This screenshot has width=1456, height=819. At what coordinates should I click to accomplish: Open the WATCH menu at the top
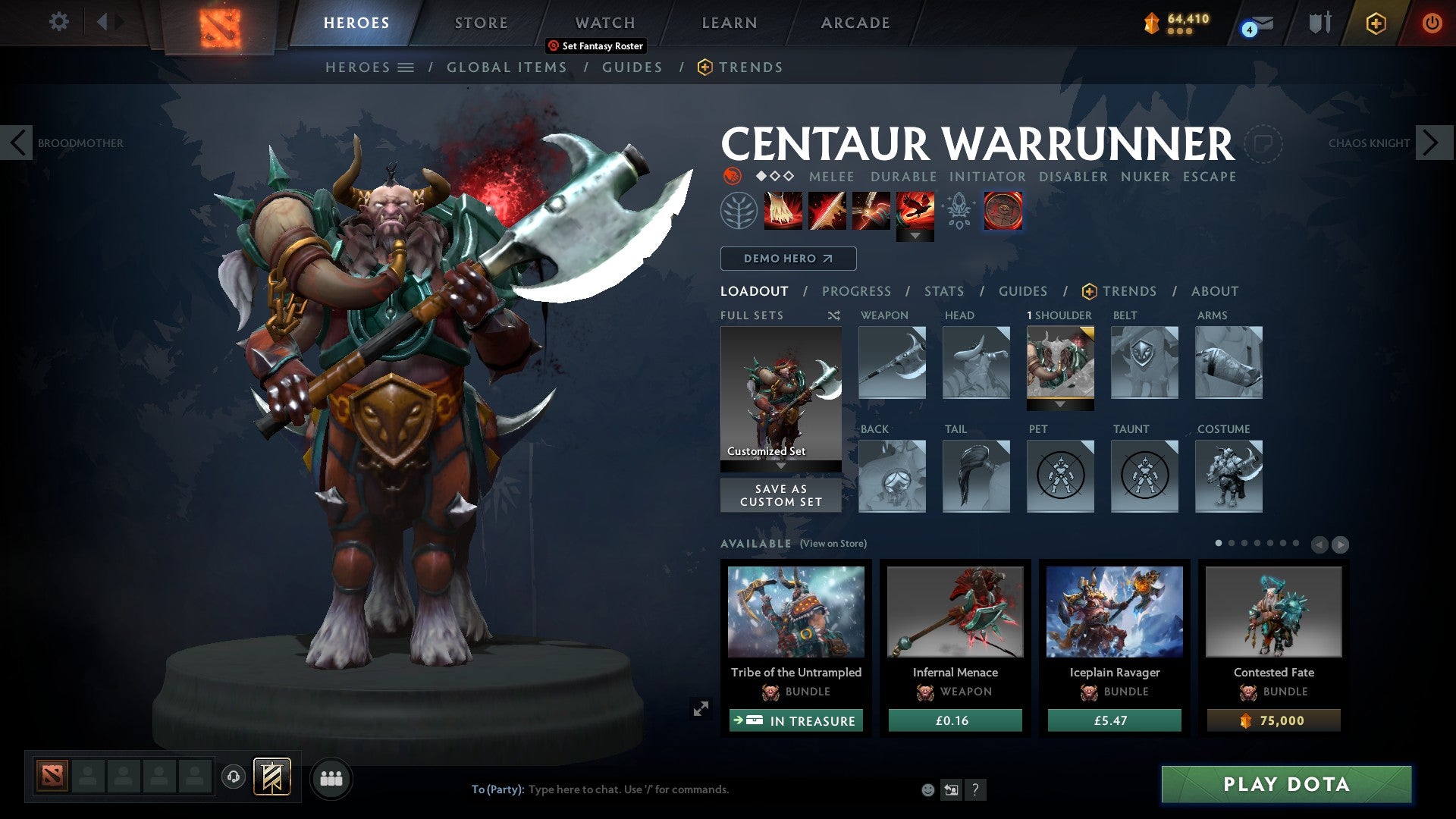coord(604,22)
